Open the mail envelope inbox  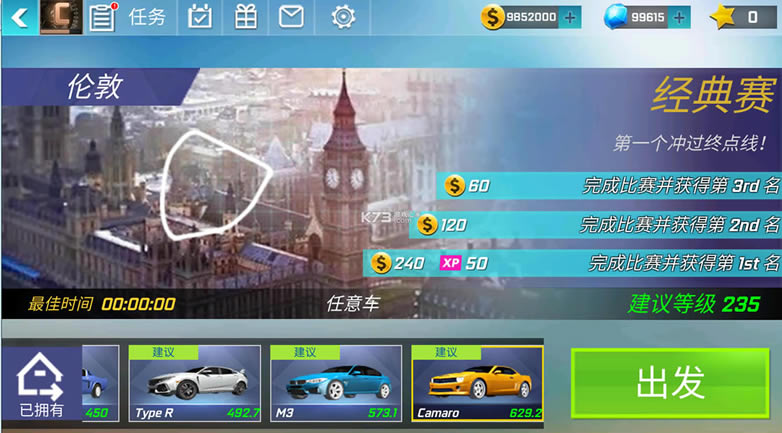click(x=291, y=17)
